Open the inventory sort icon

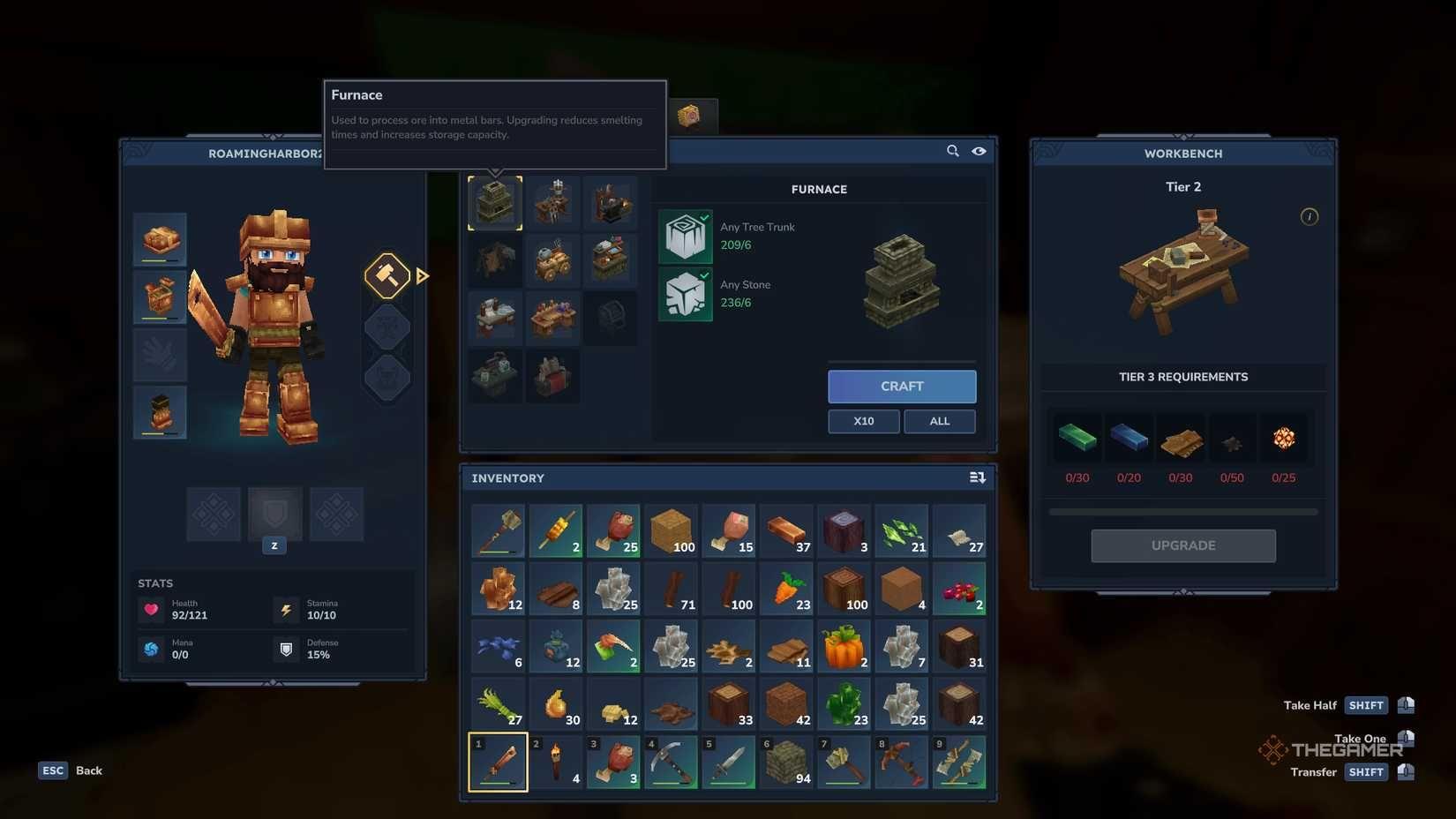[x=977, y=477]
